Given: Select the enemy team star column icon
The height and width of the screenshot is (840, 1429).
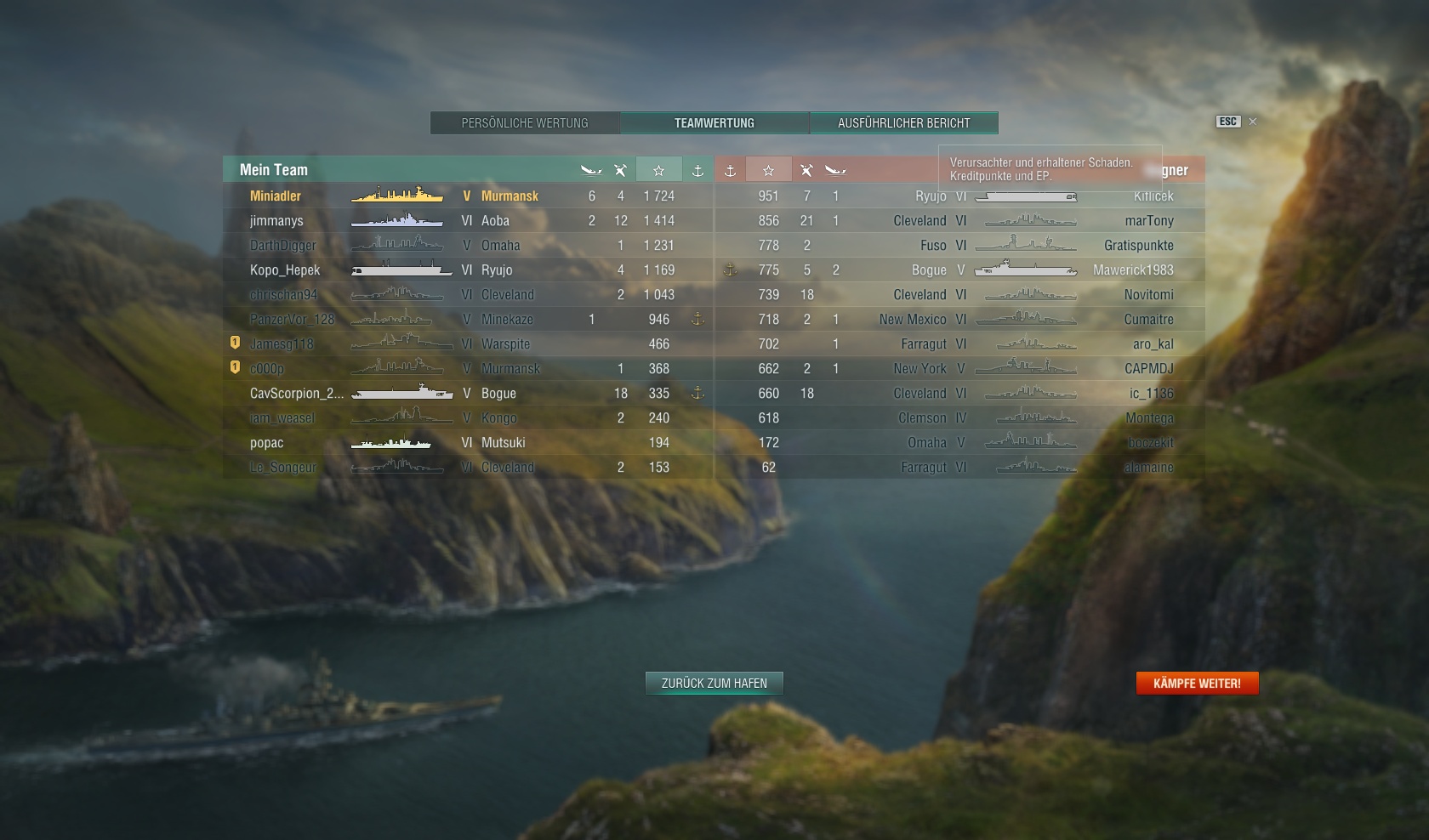Looking at the screenshot, I should click(768, 169).
